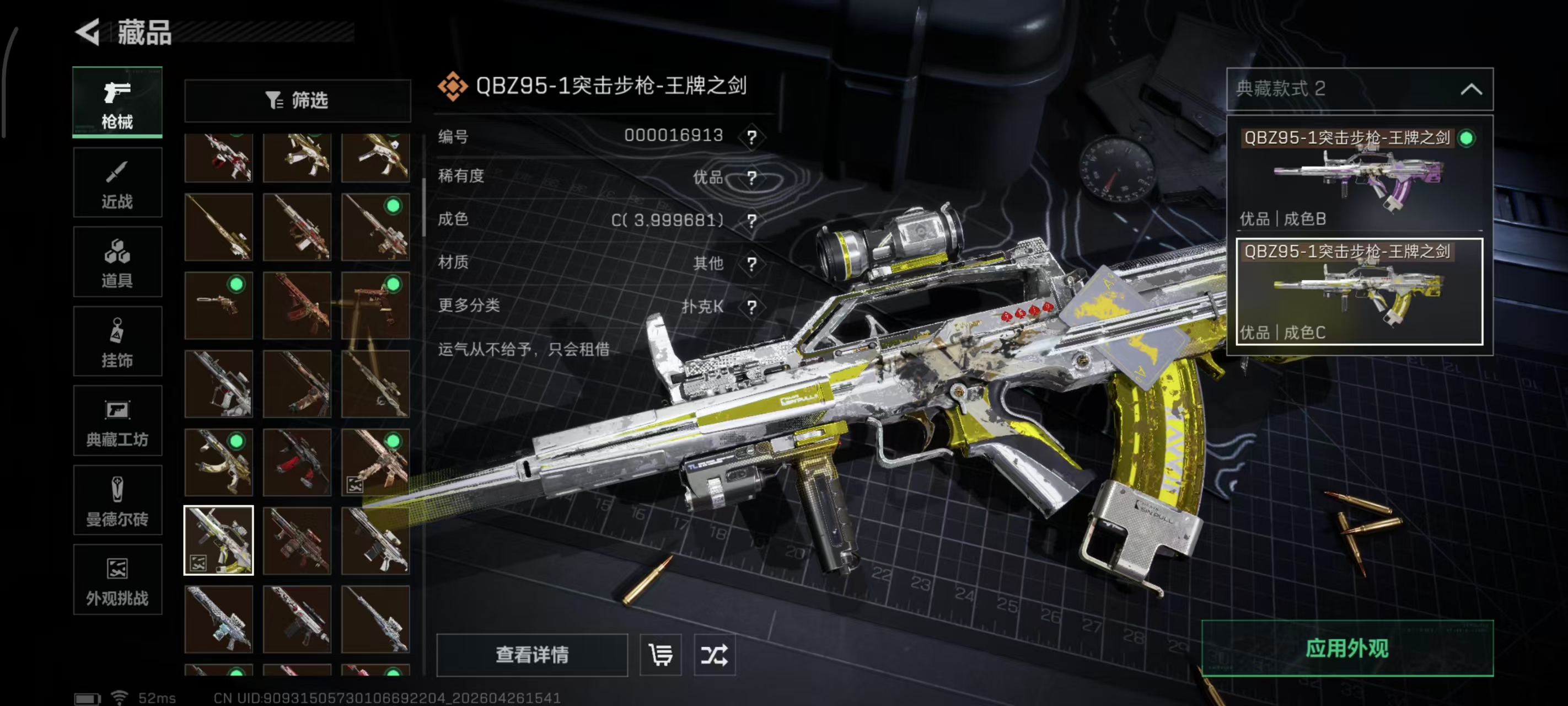1568x706 pixels.
Task: Open the 筛选 filter panel
Action: 298,100
